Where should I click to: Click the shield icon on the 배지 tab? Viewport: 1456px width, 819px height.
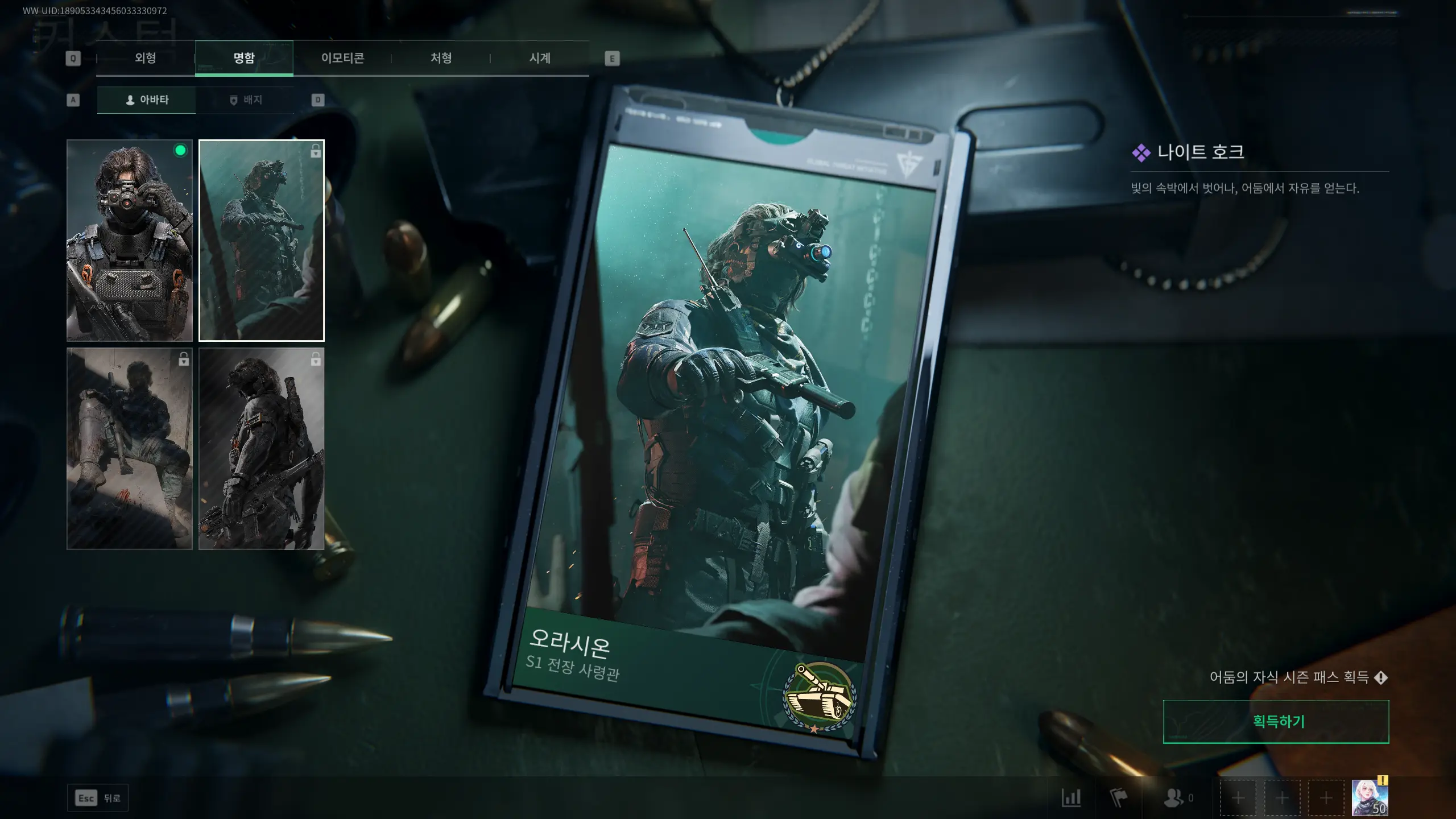[x=233, y=100]
